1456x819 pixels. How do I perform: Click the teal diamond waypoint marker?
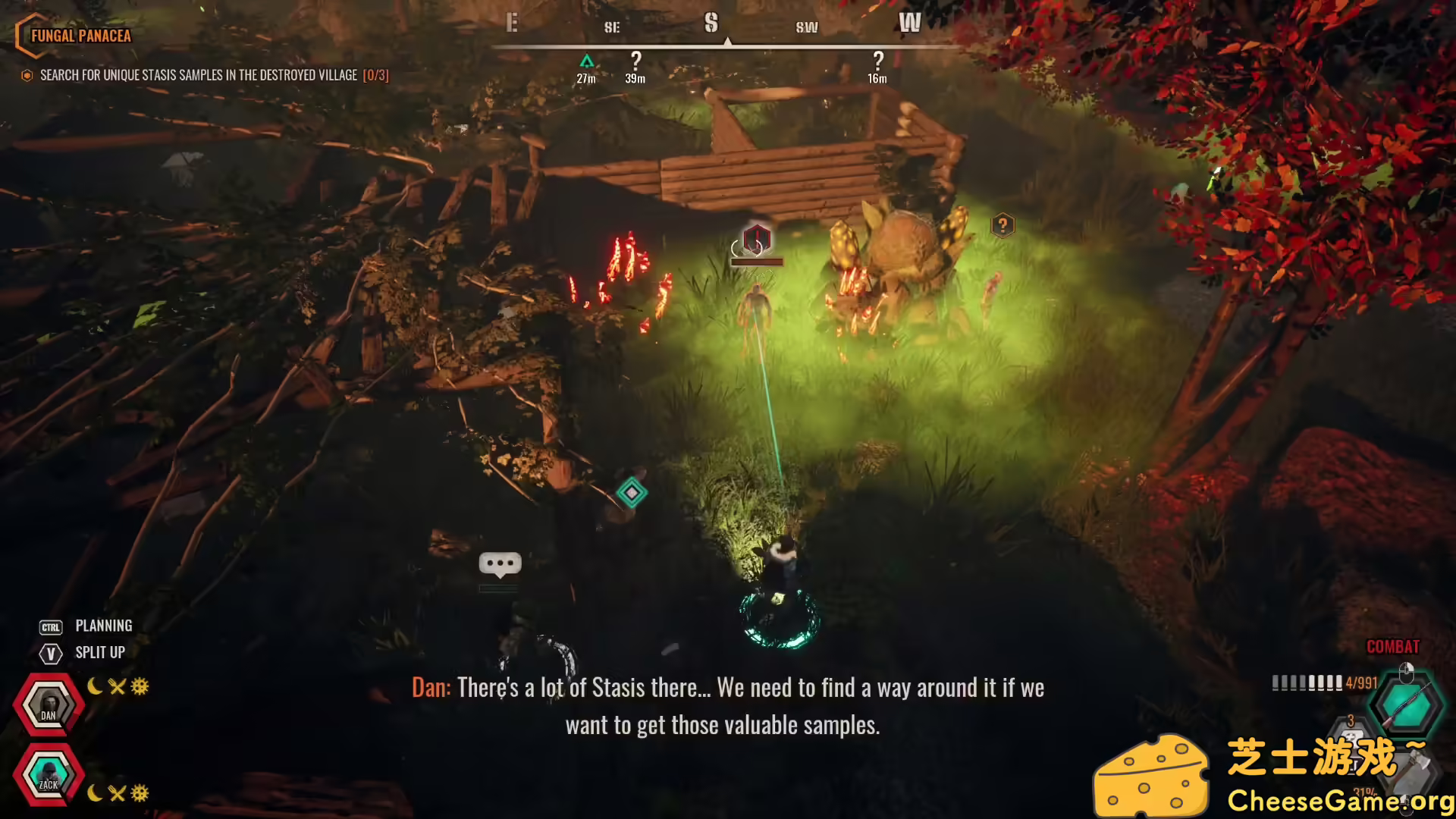pos(634,492)
